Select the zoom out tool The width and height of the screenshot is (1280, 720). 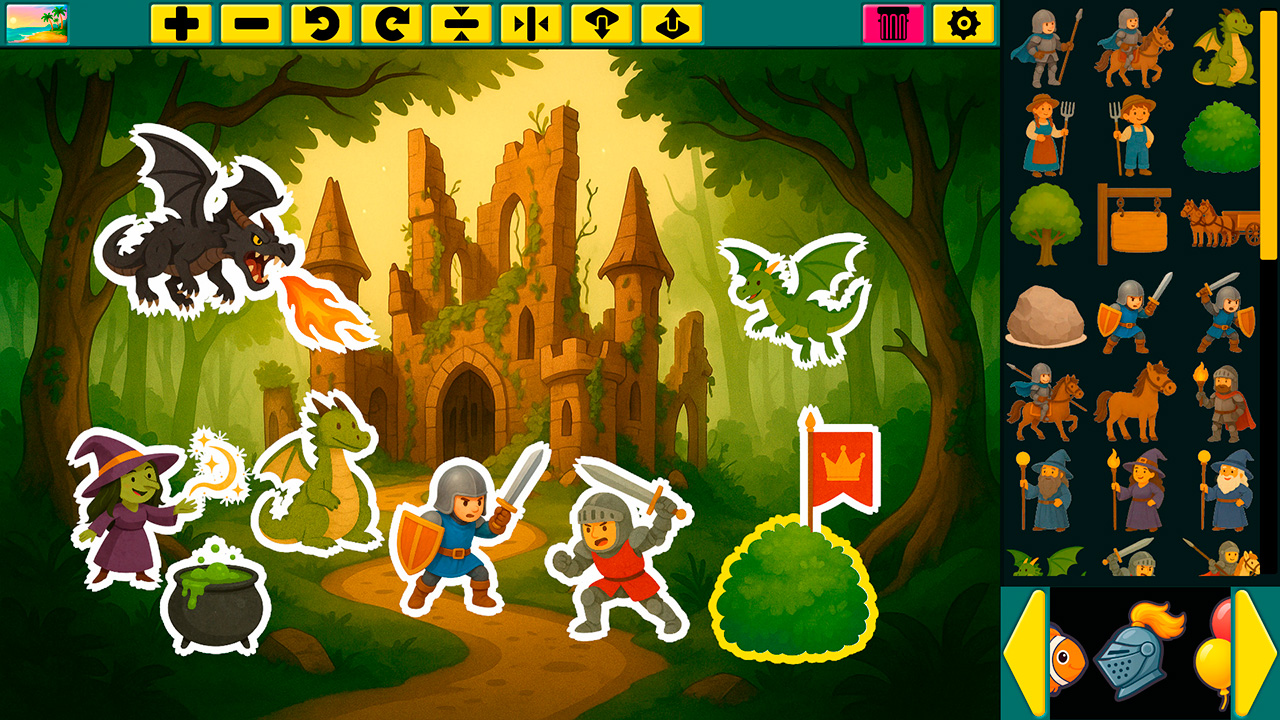click(253, 22)
